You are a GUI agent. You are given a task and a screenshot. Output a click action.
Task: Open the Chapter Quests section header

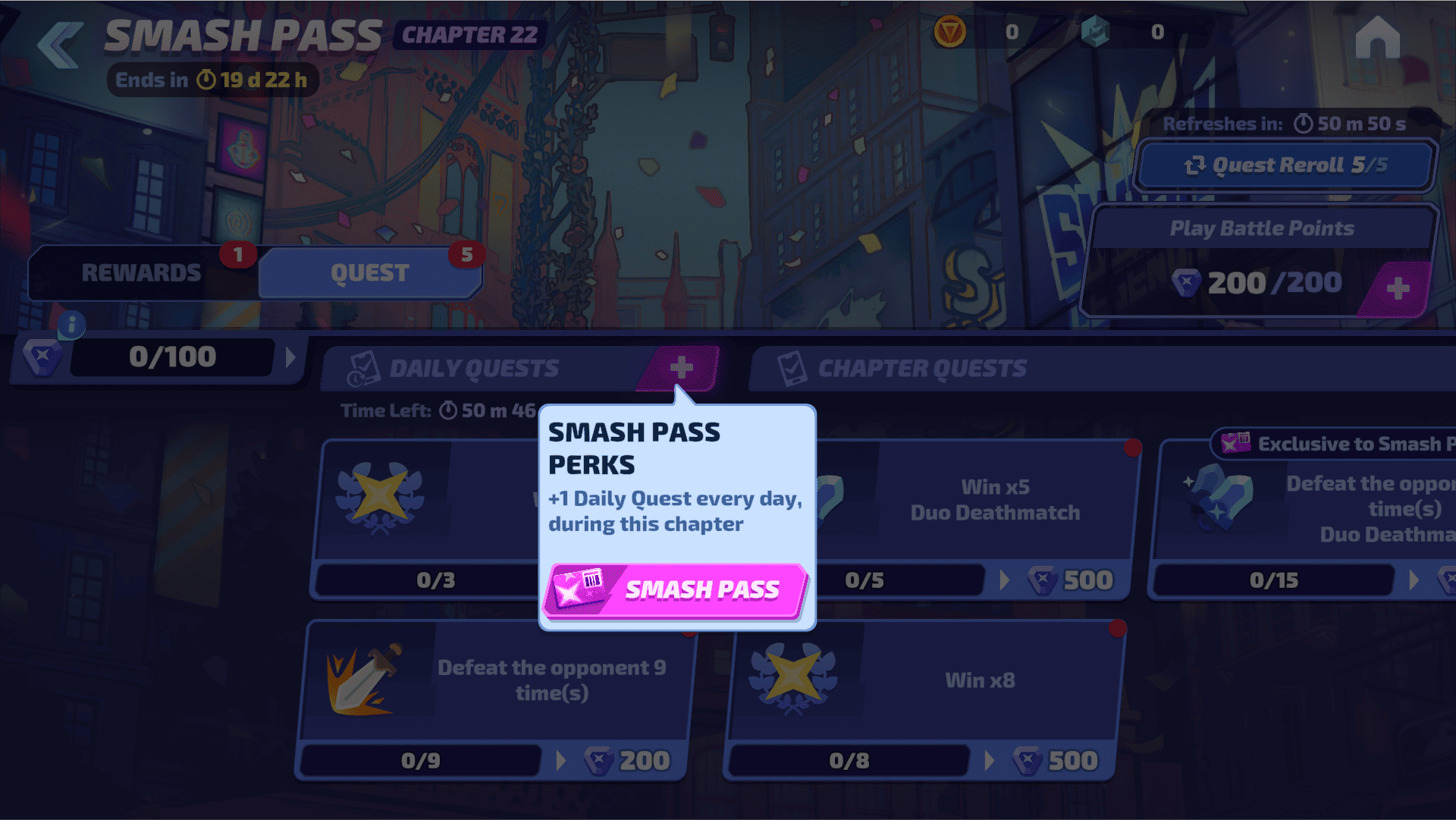[922, 369]
